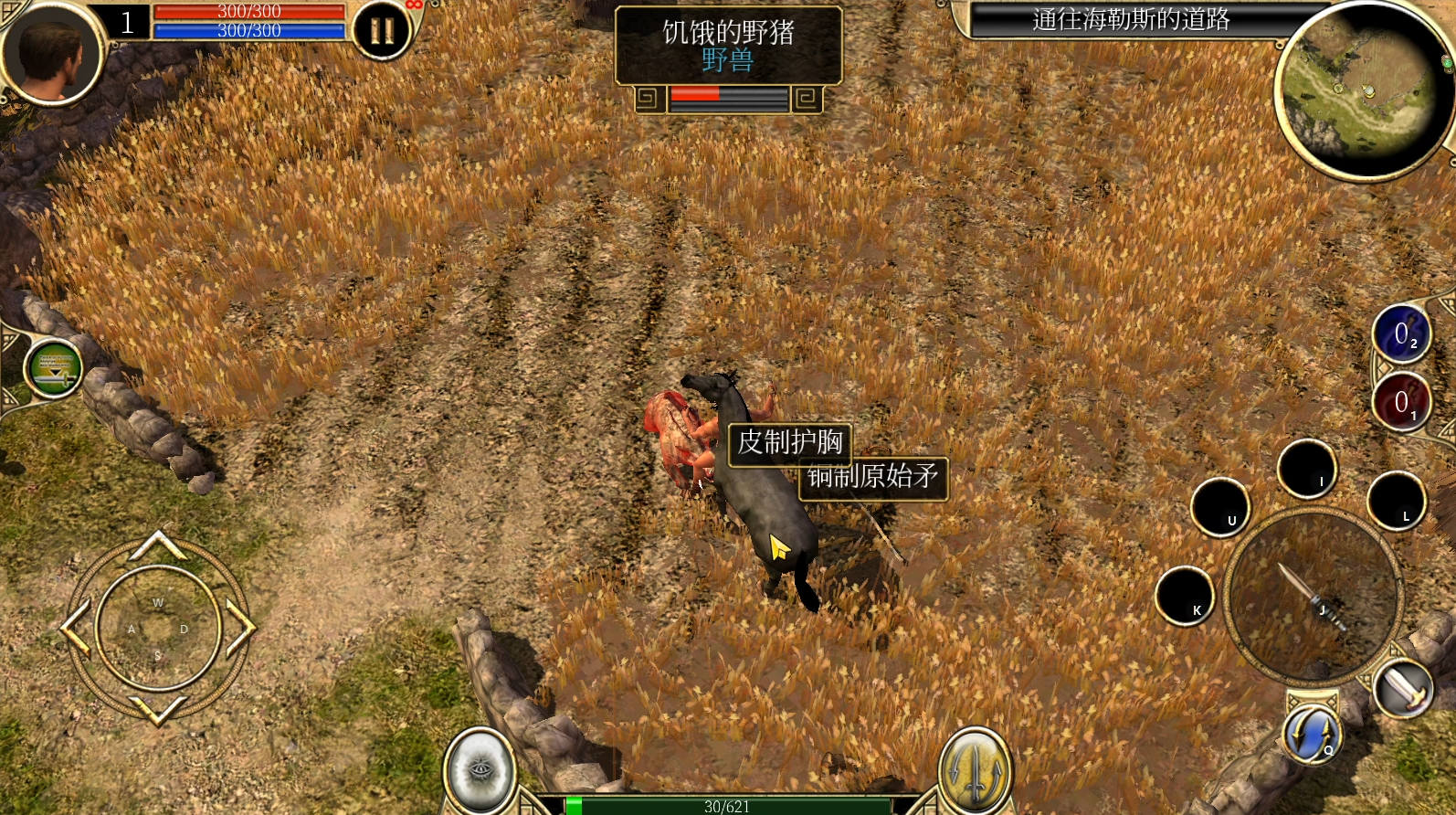Screen dimensions: 1456x815
Task: Activate the skill slot labeled U
Action: 1219,507
